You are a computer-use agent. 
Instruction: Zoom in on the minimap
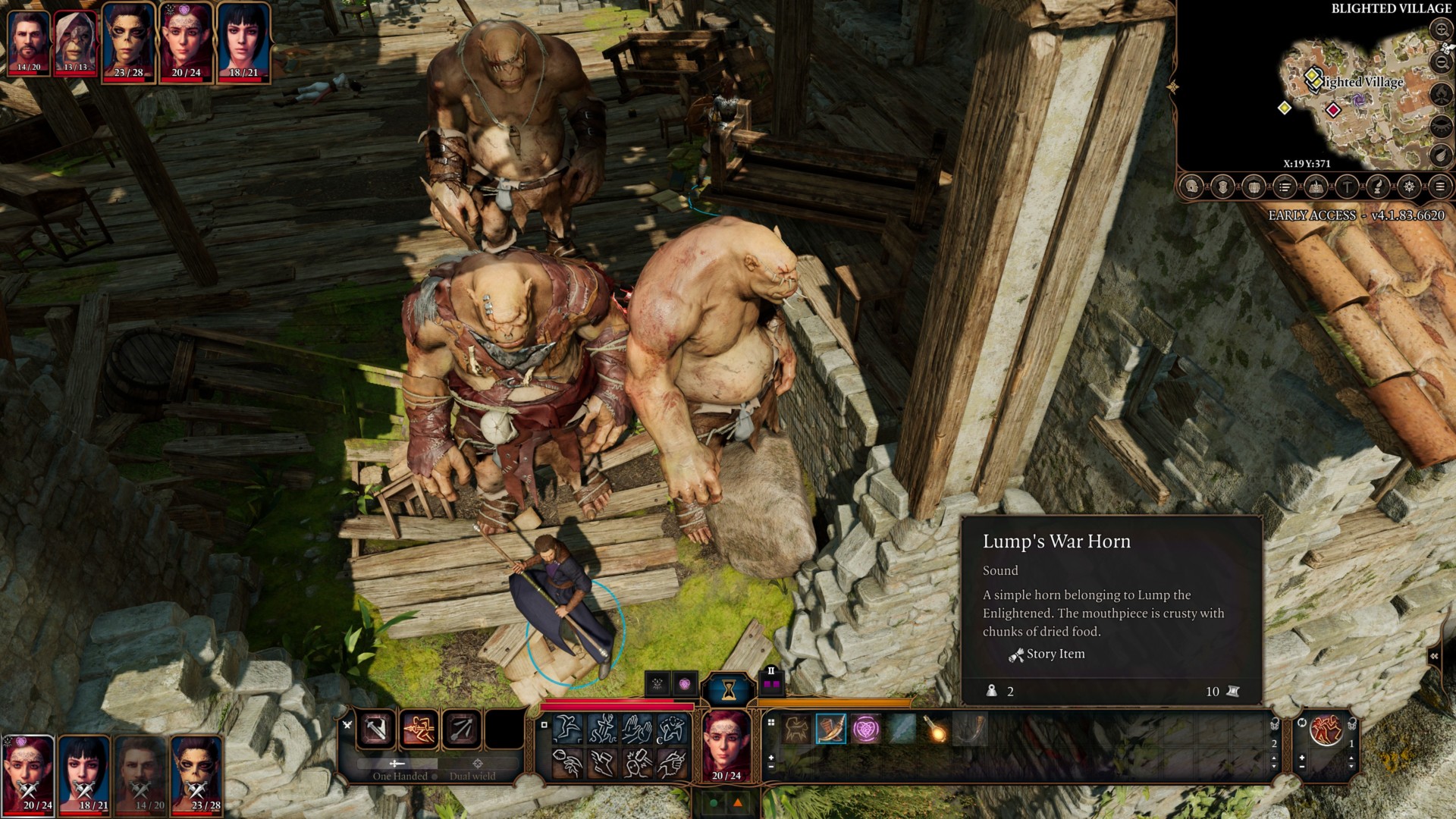(x=1441, y=30)
